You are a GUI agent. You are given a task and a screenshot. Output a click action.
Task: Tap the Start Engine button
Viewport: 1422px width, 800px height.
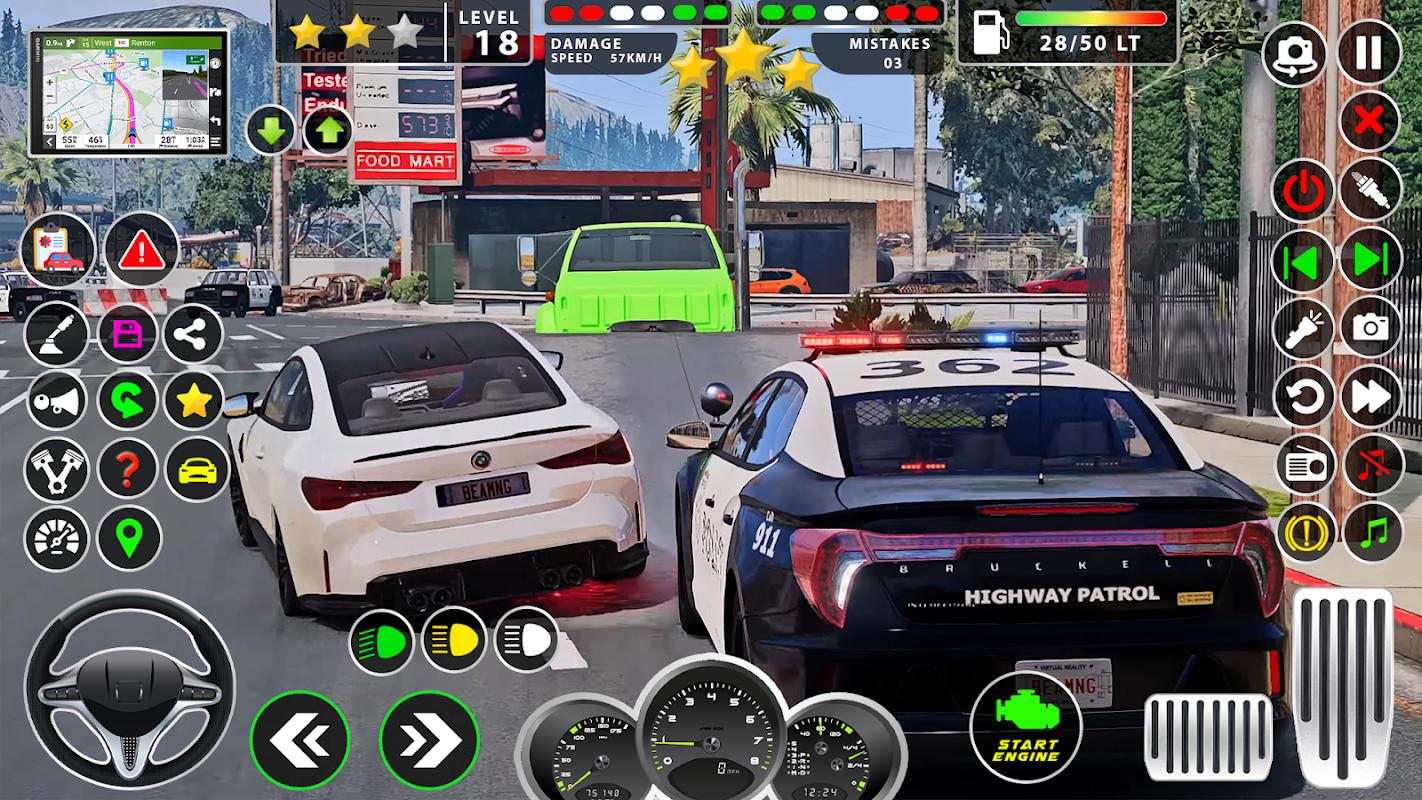click(1025, 724)
